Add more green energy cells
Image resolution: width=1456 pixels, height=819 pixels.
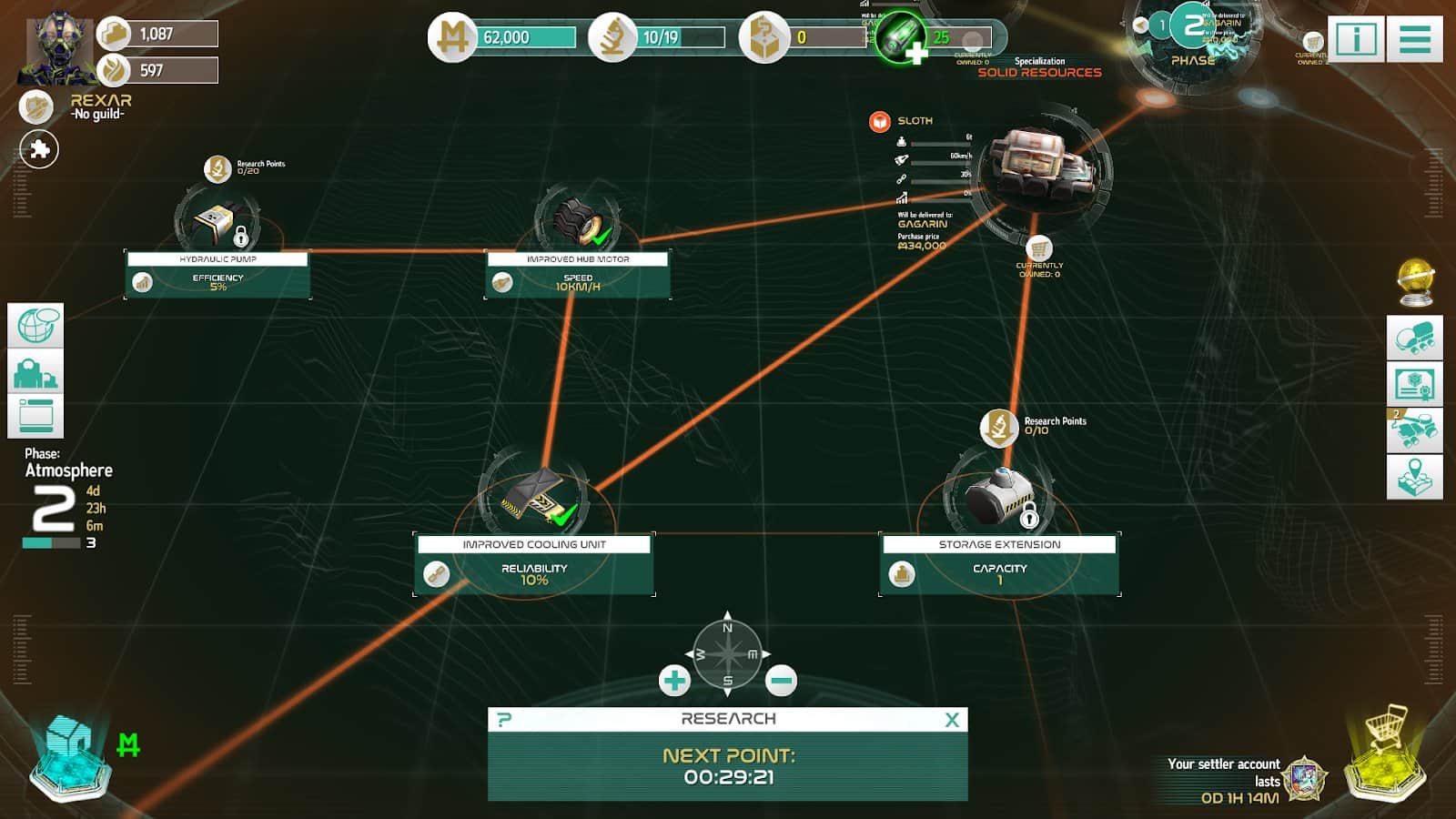[915, 52]
